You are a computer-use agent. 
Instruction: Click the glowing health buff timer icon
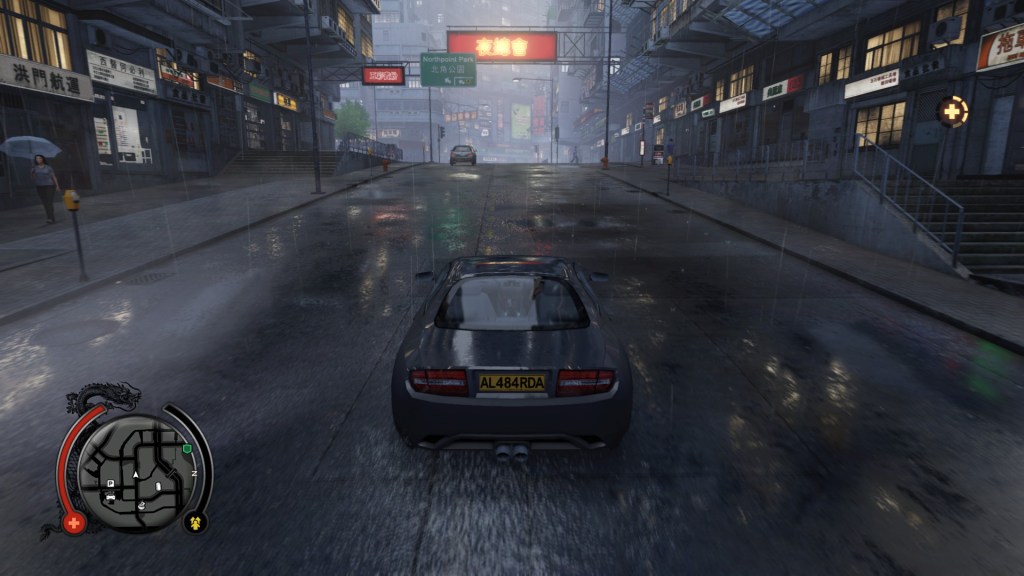point(952,111)
